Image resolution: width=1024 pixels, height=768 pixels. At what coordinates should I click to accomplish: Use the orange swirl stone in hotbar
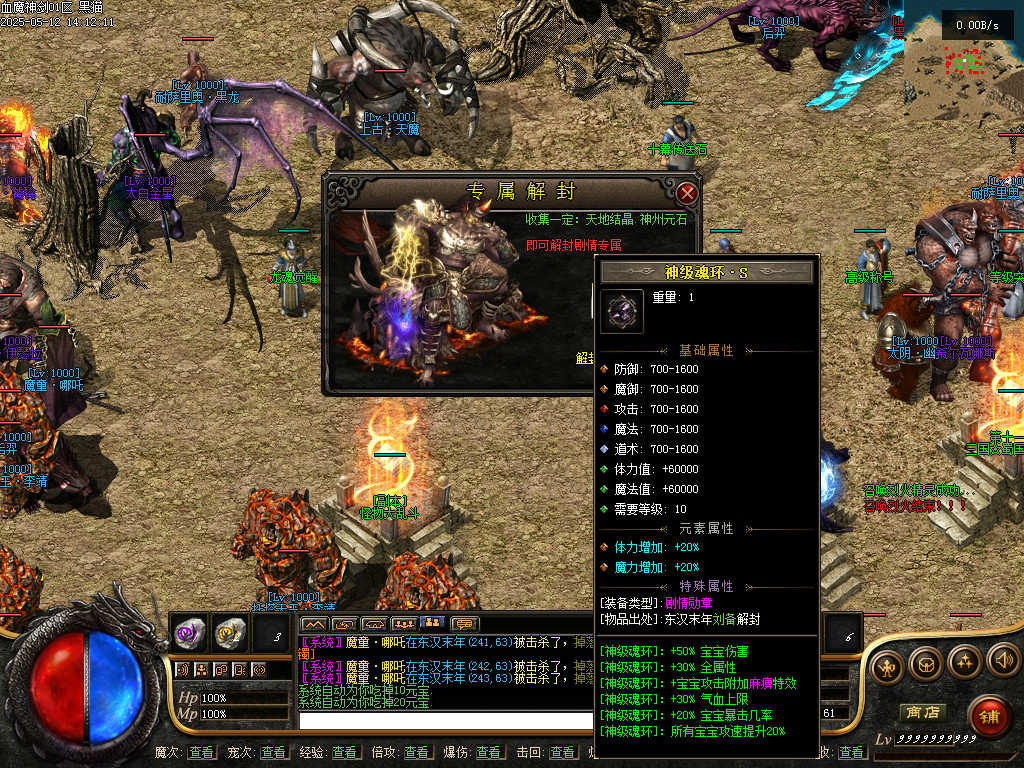point(230,632)
